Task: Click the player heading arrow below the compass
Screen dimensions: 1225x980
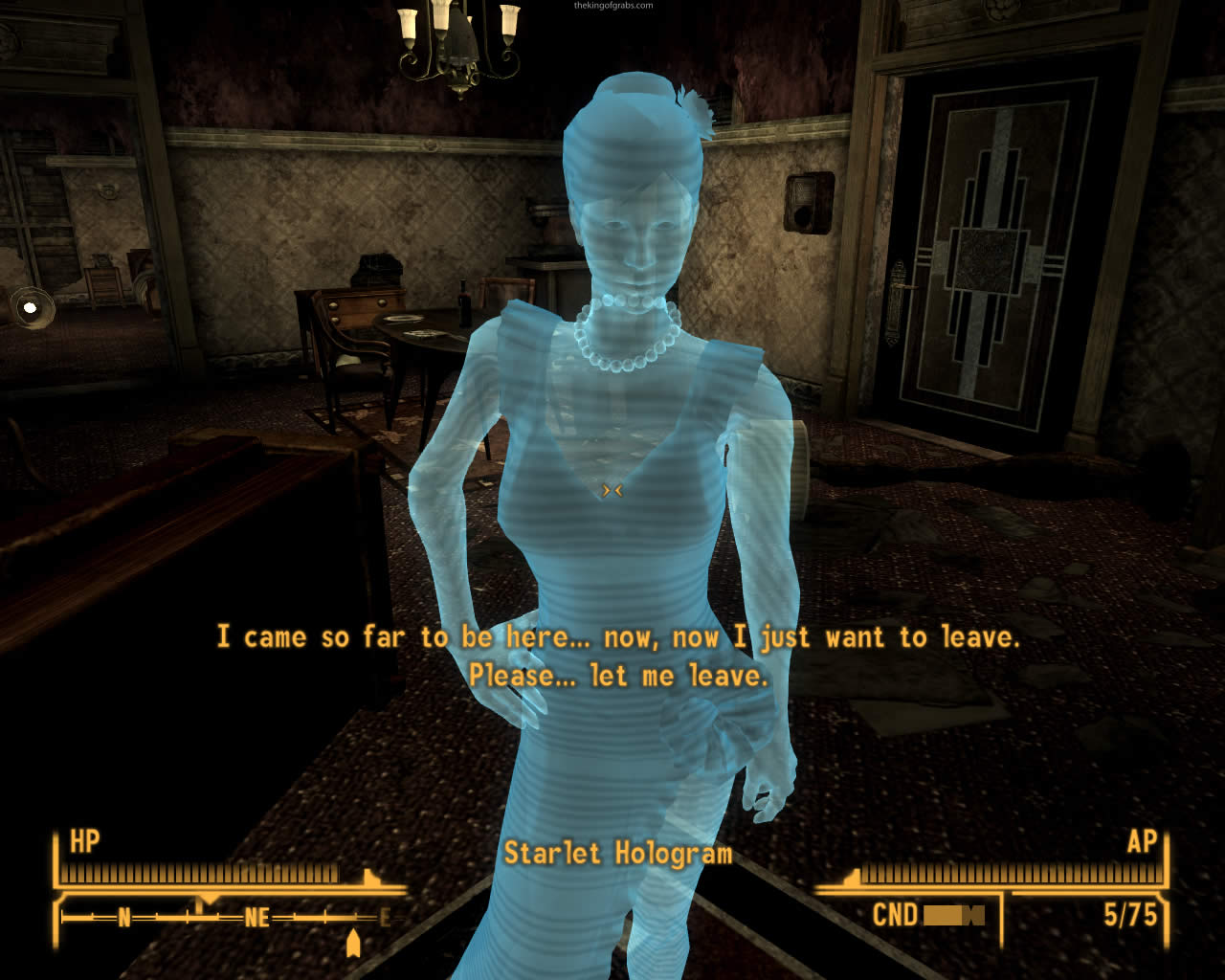Action: [354, 944]
